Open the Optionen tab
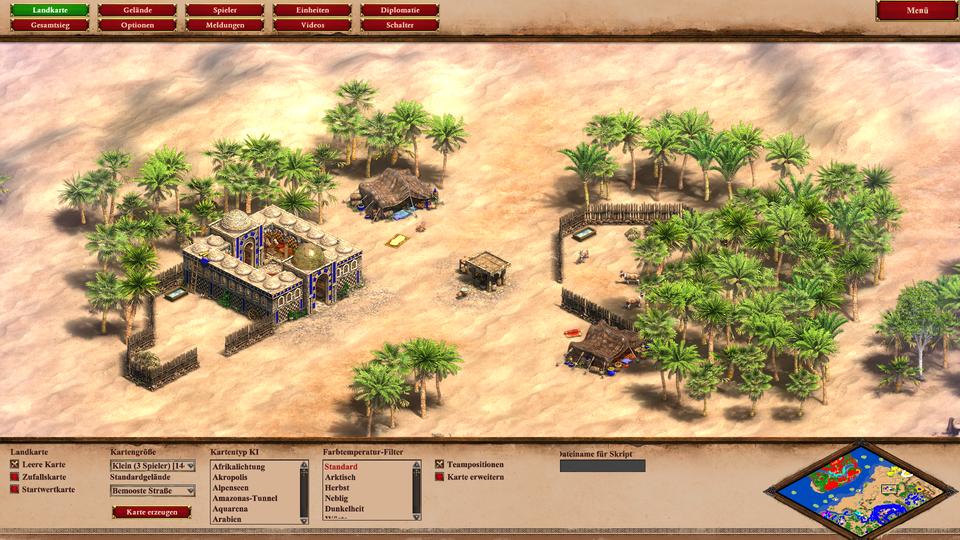This screenshot has height=540, width=960. [137, 25]
